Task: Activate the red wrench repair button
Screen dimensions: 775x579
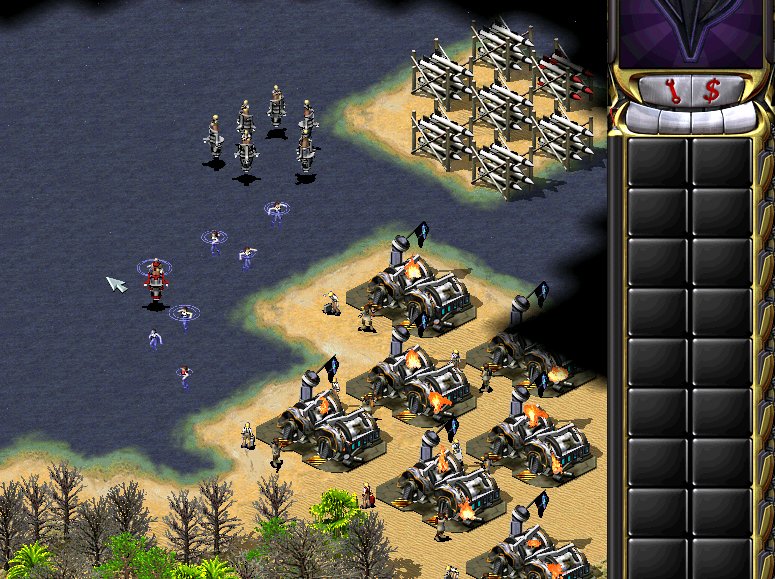Action: coord(672,92)
